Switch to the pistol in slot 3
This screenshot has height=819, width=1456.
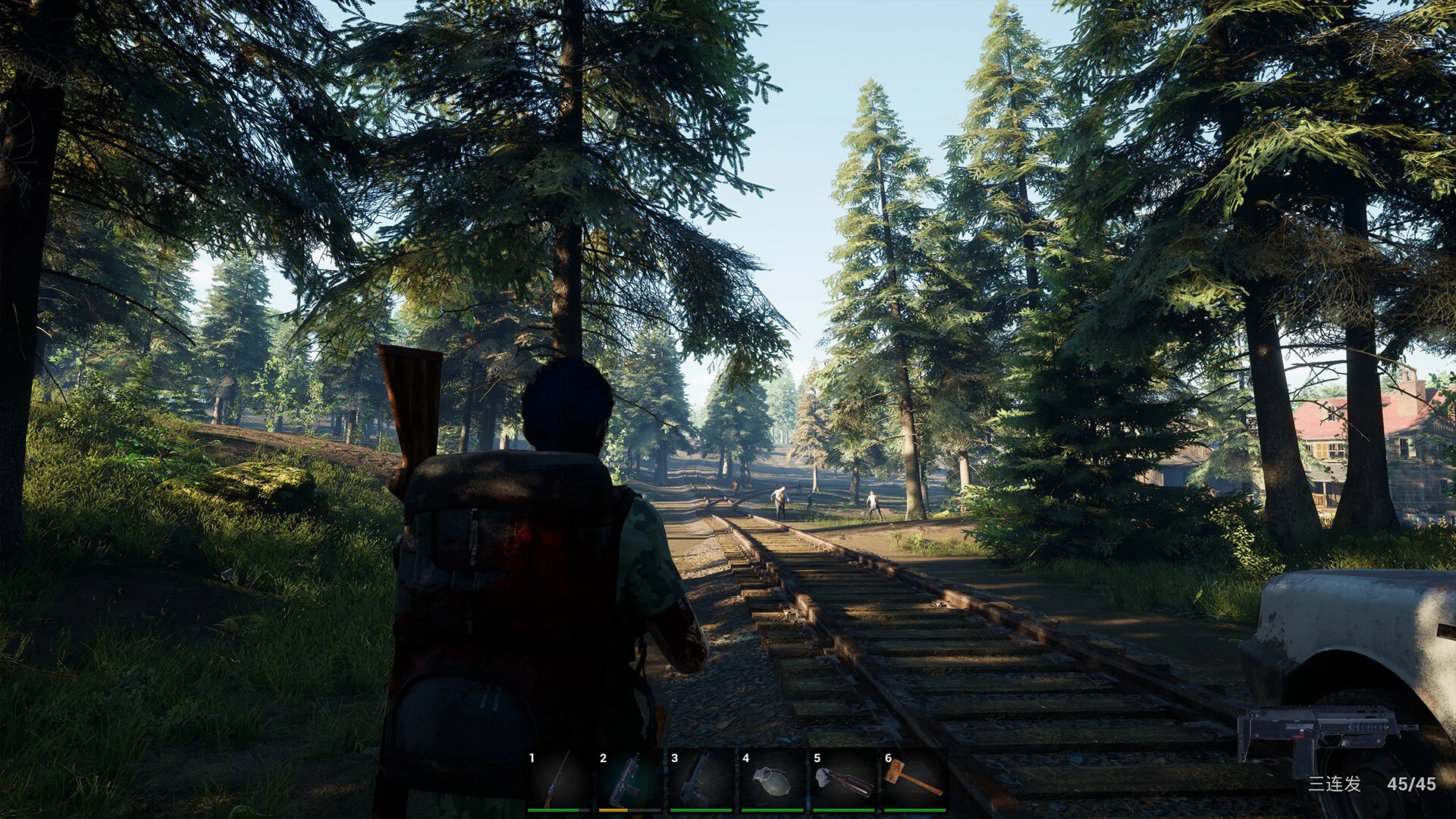[701, 781]
